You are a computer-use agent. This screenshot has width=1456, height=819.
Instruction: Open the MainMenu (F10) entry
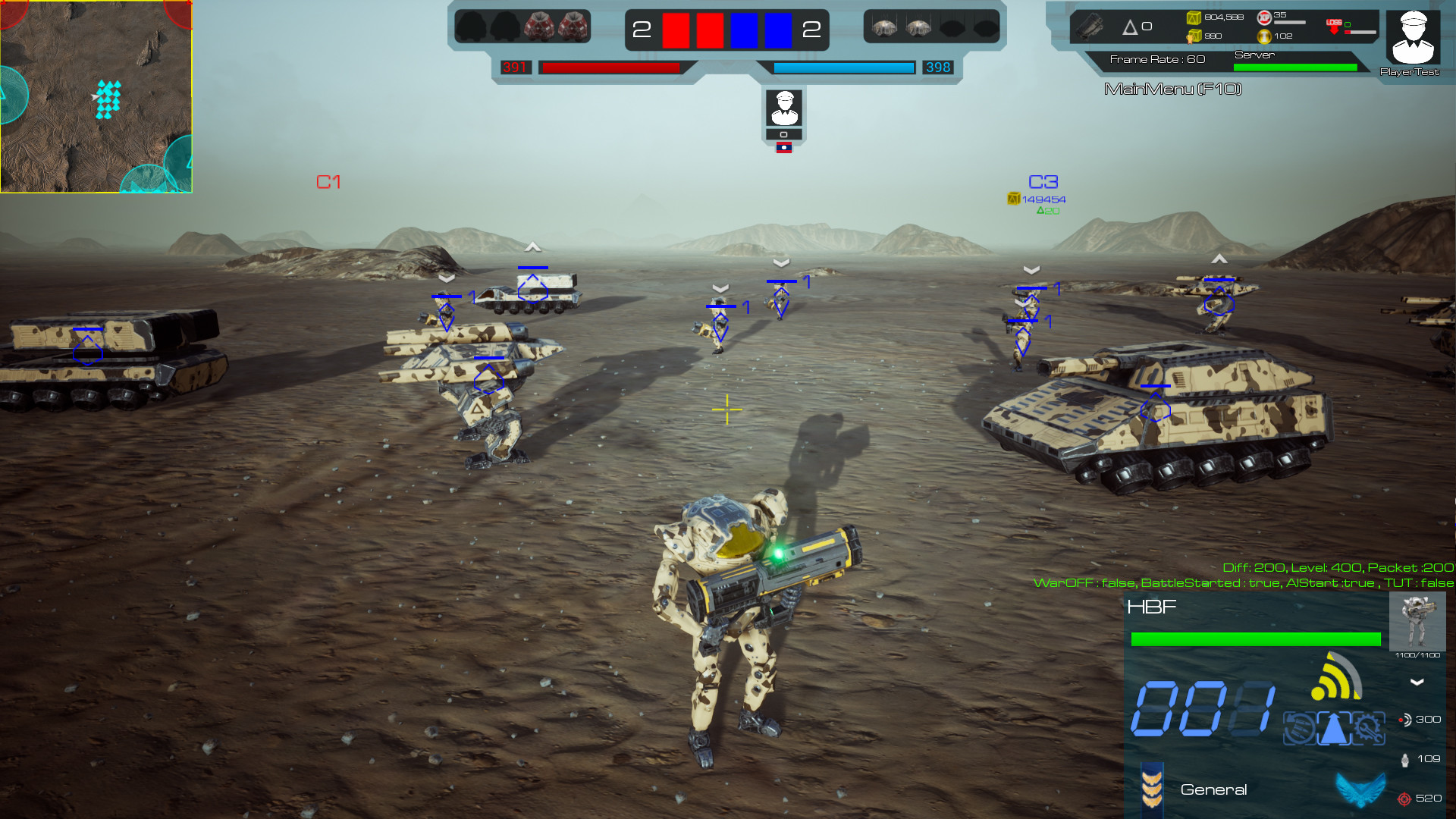[1174, 87]
